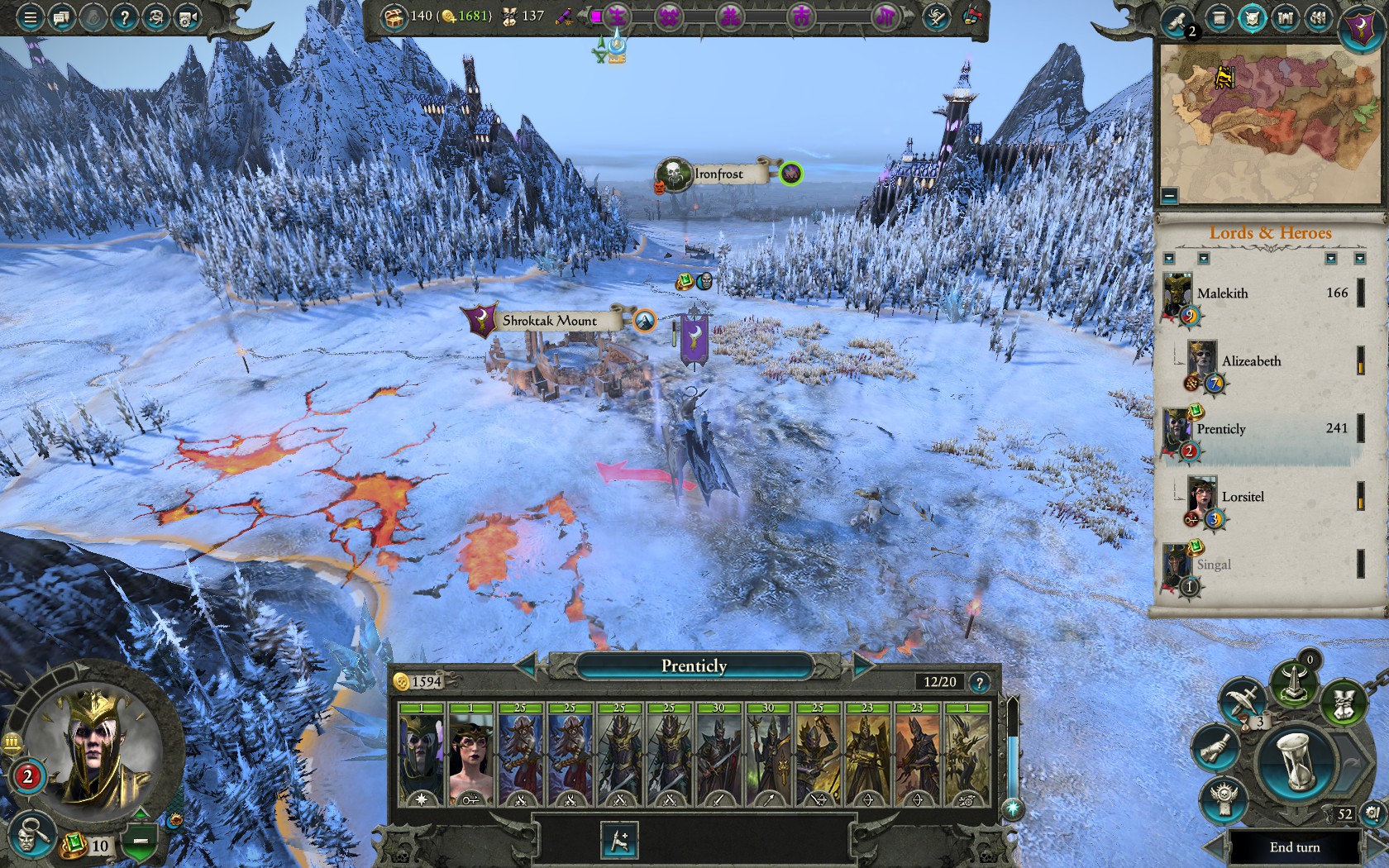Open the question mark help button
This screenshot has height=868, width=1389.
point(124,17)
